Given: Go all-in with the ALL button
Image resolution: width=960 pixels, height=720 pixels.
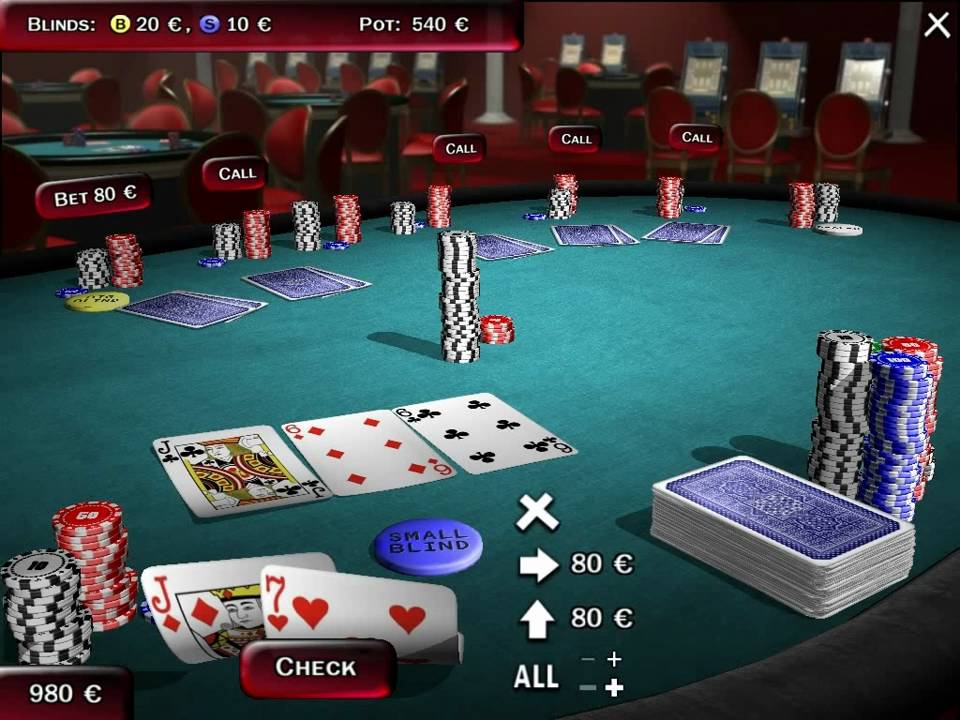Looking at the screenshot, I should [x=535, y=677].
